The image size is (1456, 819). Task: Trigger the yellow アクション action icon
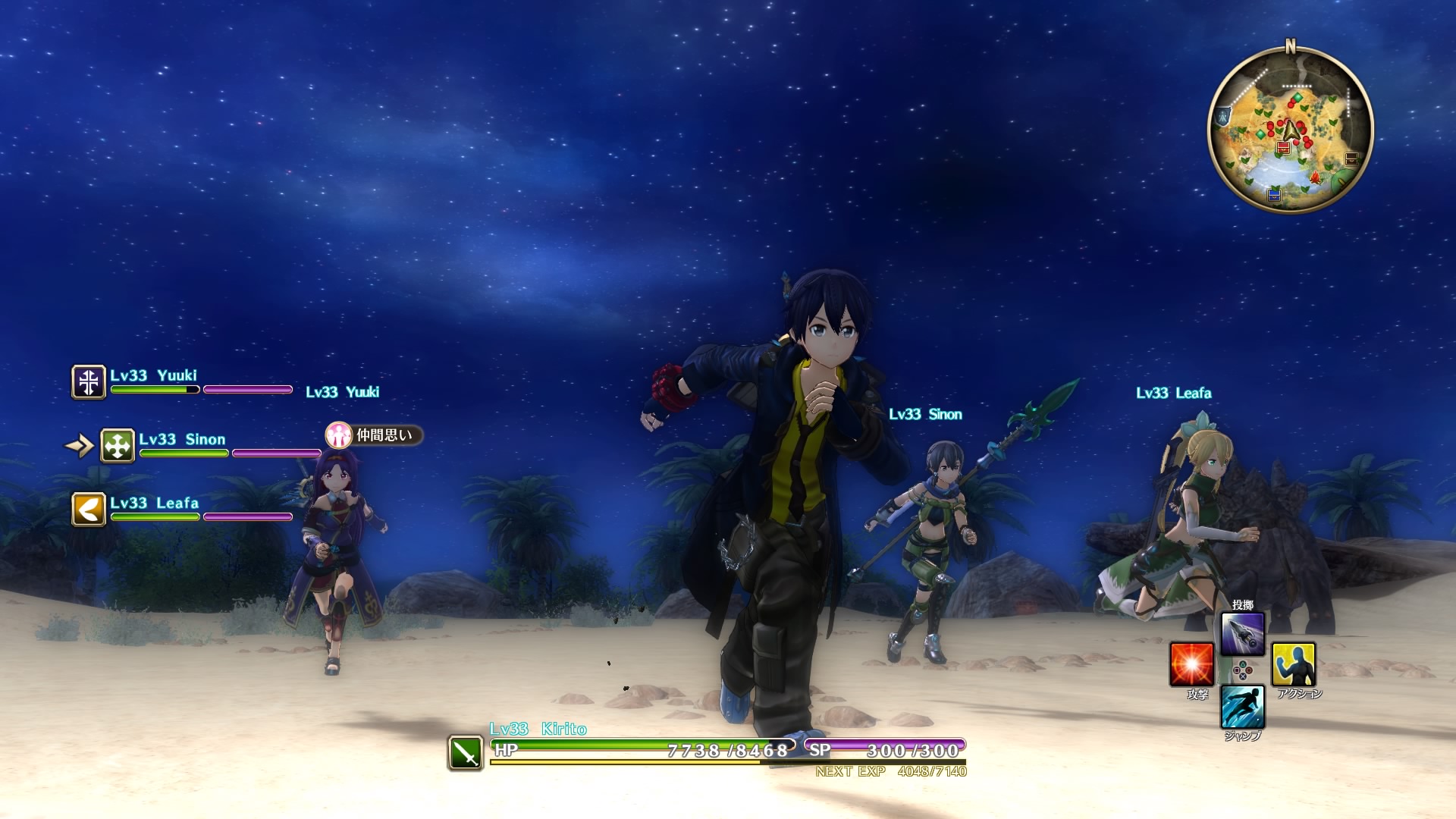coord(1294,664)
